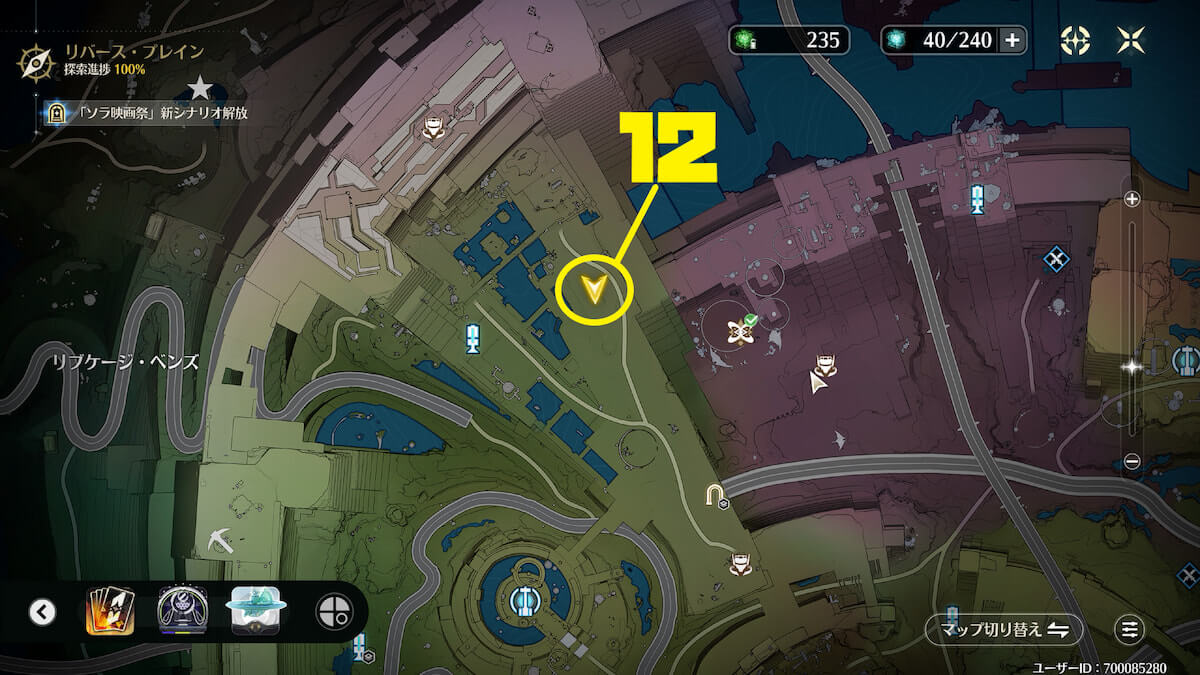Click the map zoom-in plus button
Screen dimensions: 1200x675
[x=1132, y=199]
